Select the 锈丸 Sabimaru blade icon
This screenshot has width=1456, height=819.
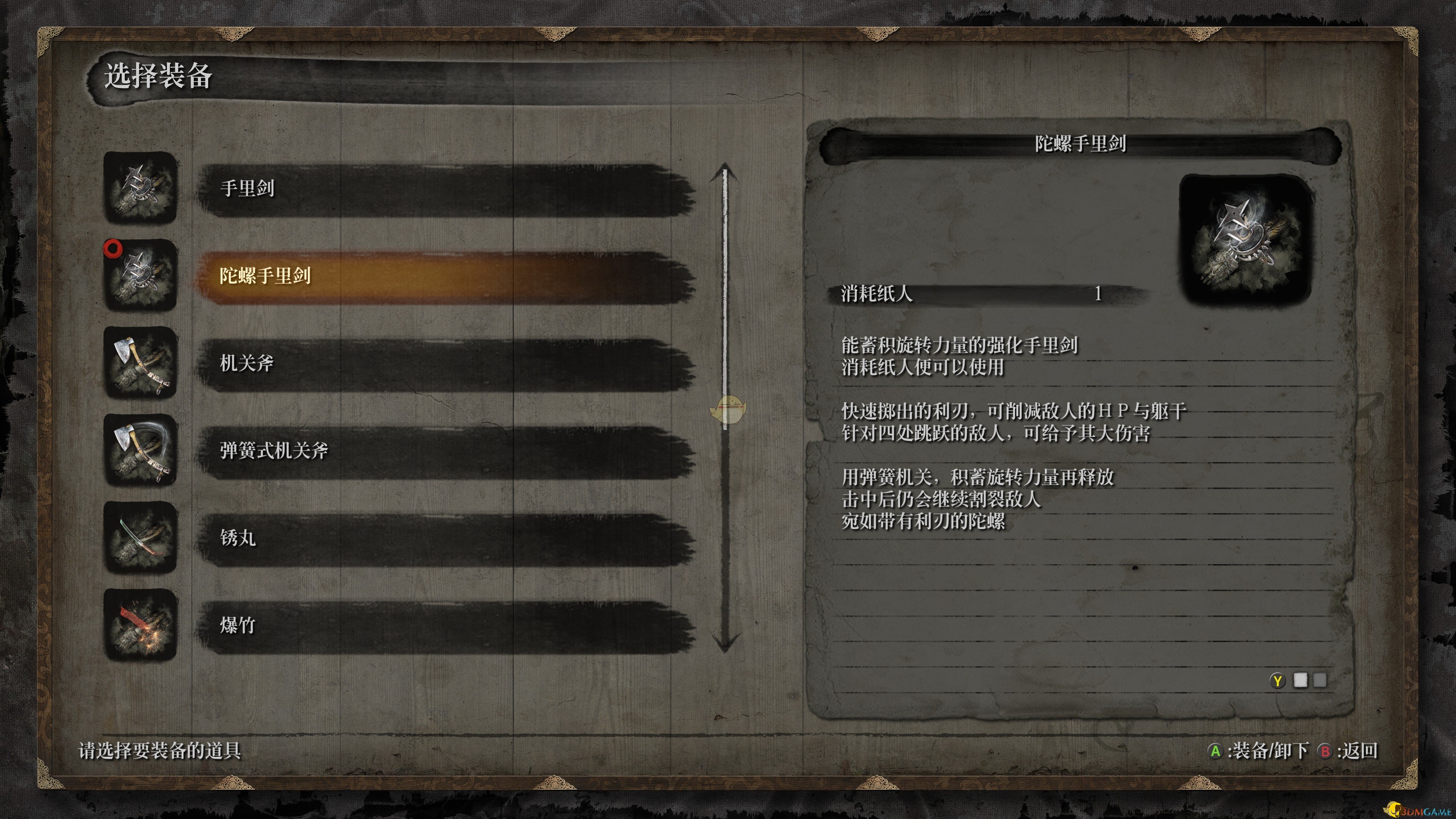140,538
